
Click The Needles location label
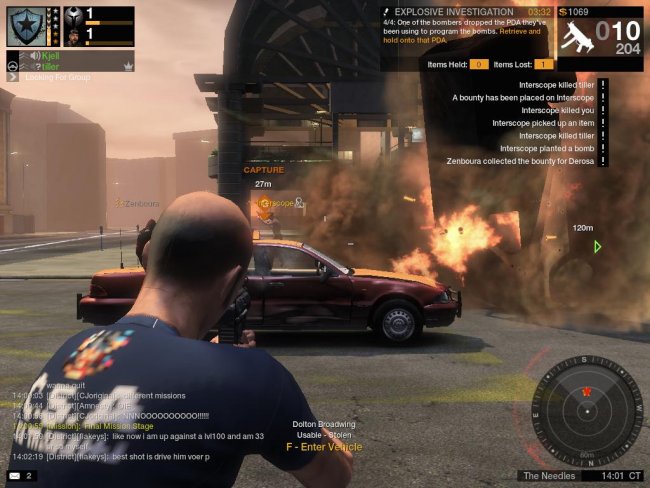point(545,475)
